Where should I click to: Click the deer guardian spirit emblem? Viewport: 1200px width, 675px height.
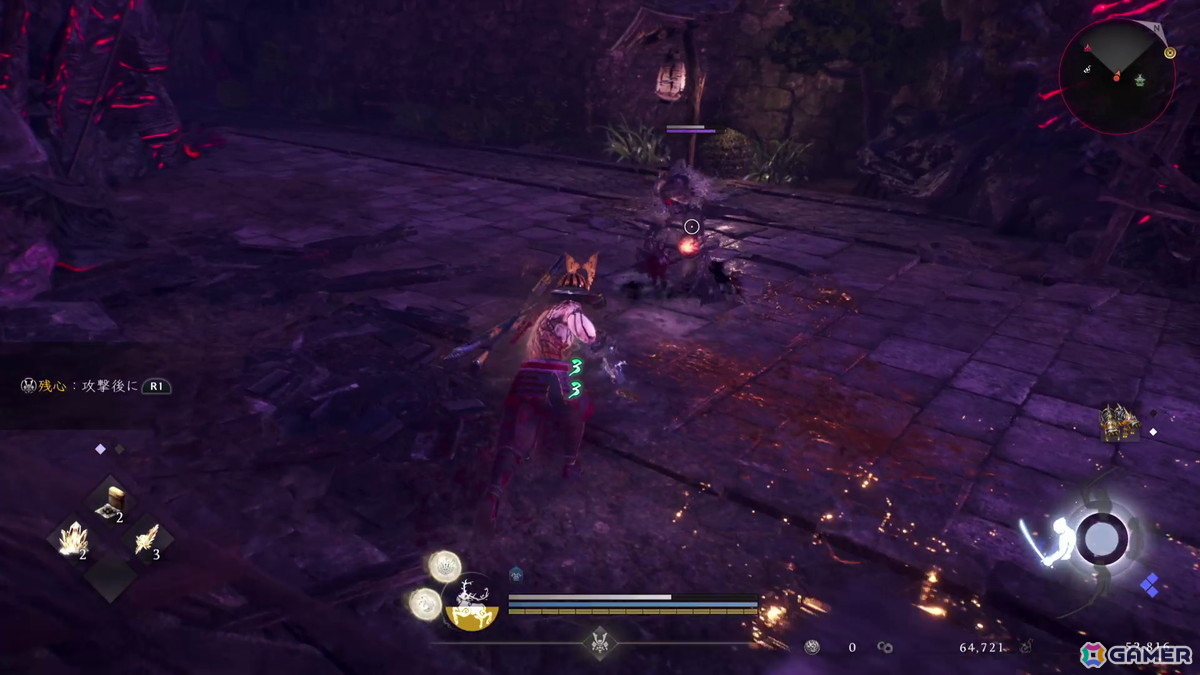click(x=471, y=602)
